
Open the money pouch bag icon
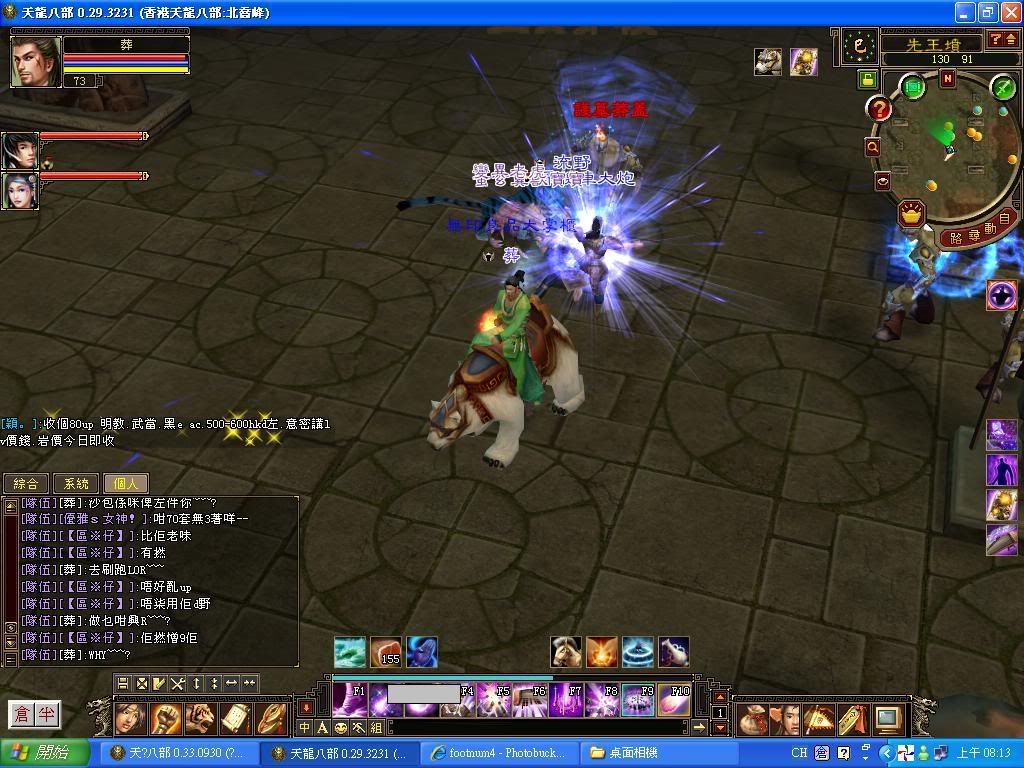pyautogui.click(x=753, y=719)
